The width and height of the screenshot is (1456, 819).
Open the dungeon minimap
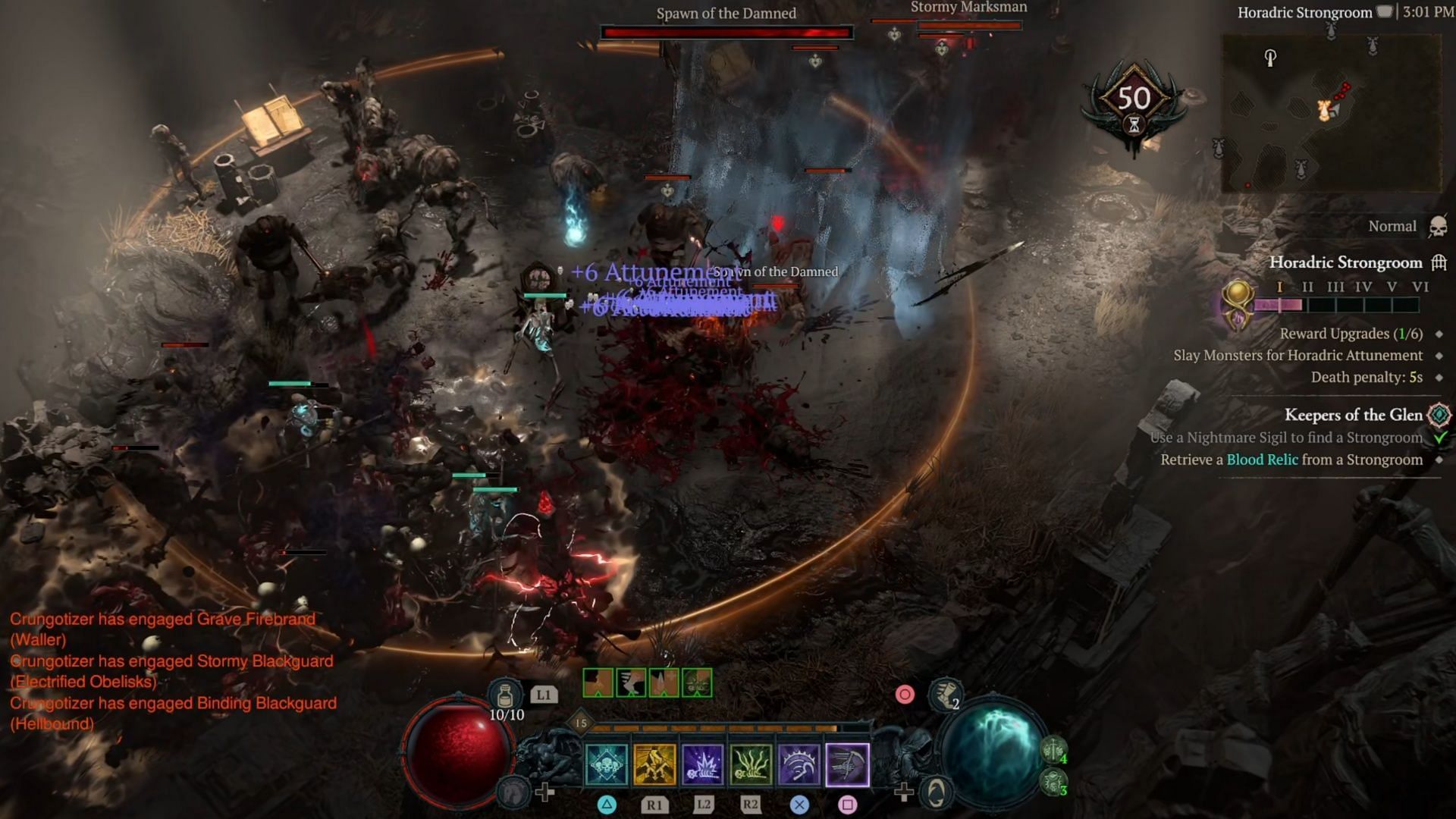coord(1330,114)
